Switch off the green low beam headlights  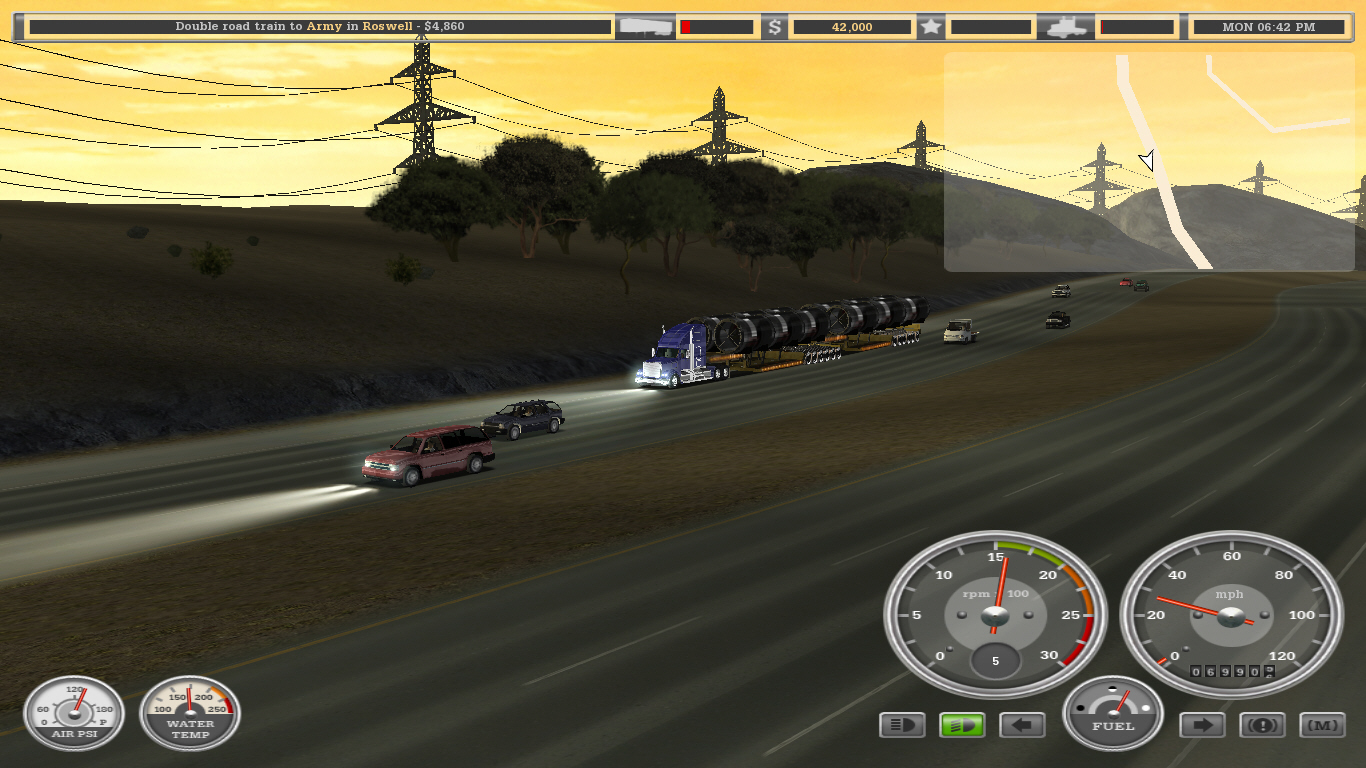(962, 725)
